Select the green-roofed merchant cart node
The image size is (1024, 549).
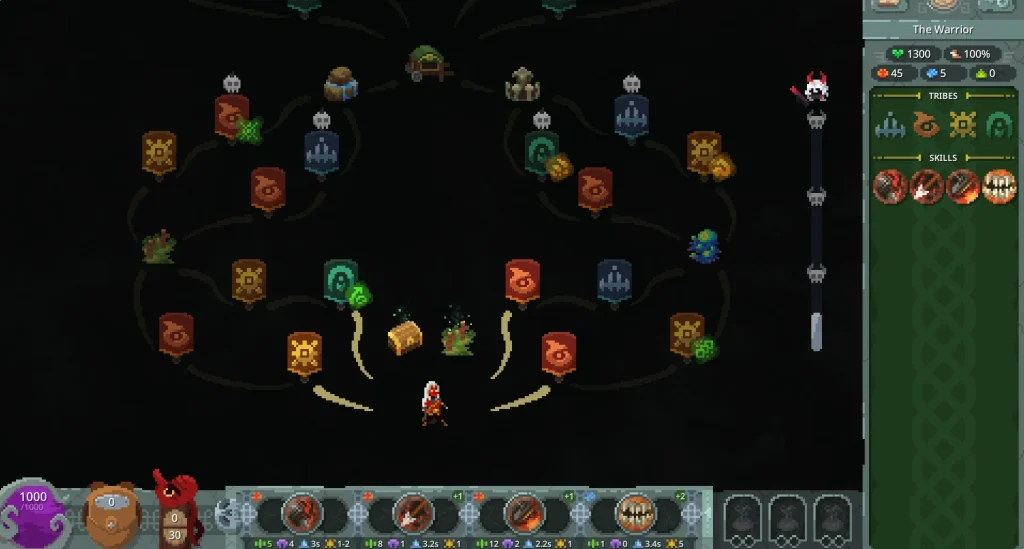(428, 62)
